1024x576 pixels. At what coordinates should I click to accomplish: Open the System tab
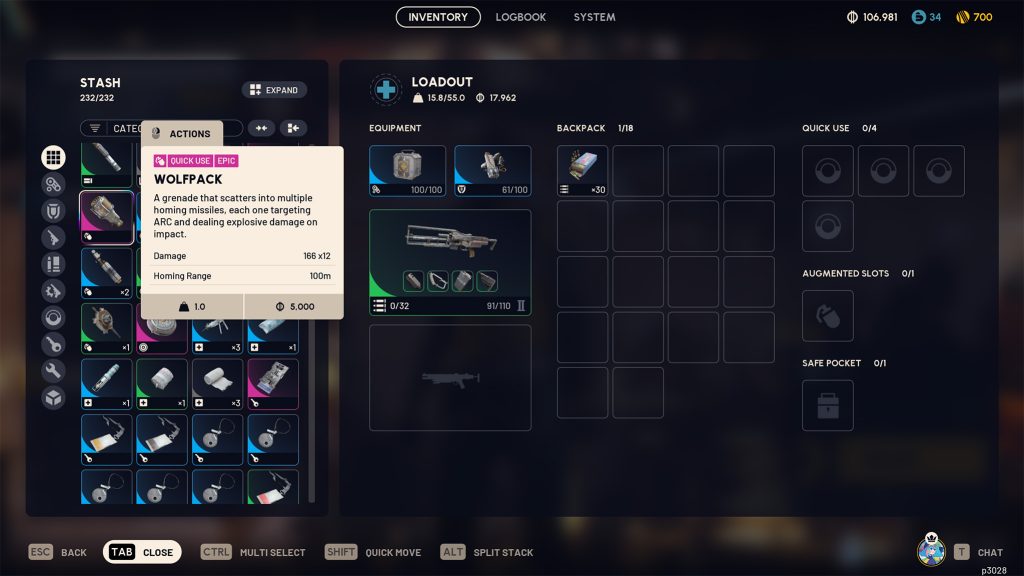[594, 17]
